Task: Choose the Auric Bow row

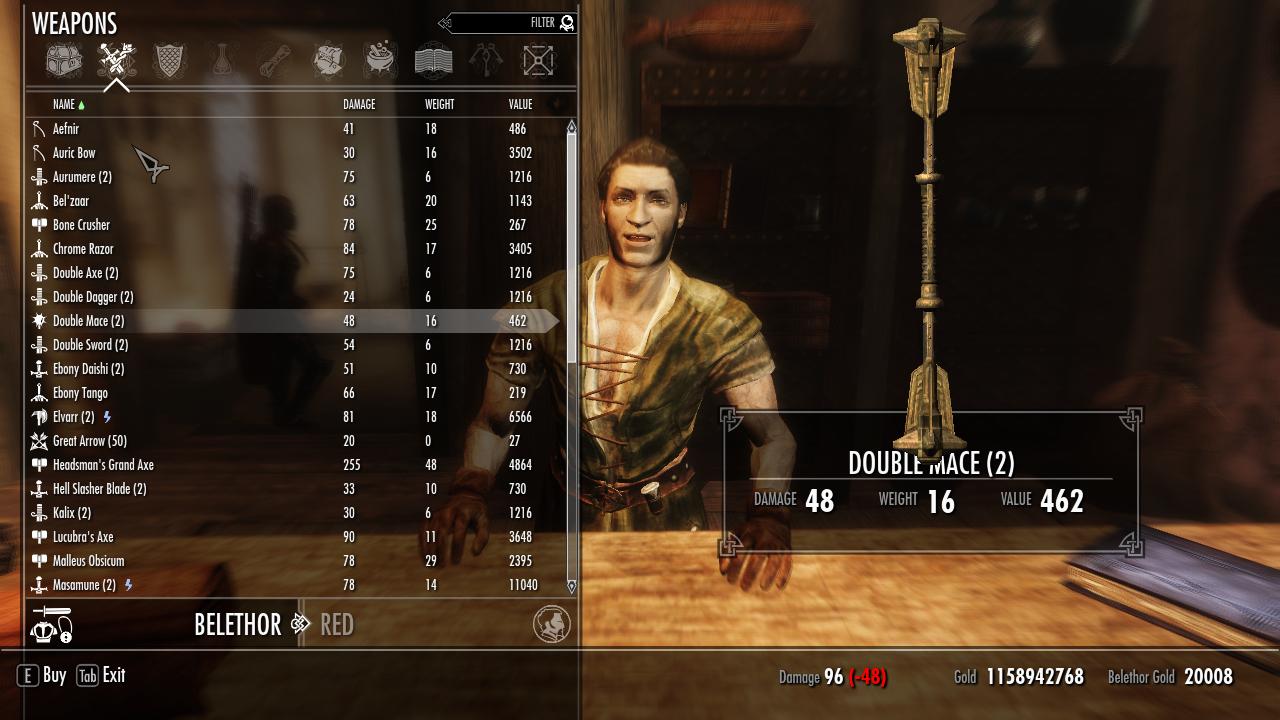Action: [x=74, y=153]
